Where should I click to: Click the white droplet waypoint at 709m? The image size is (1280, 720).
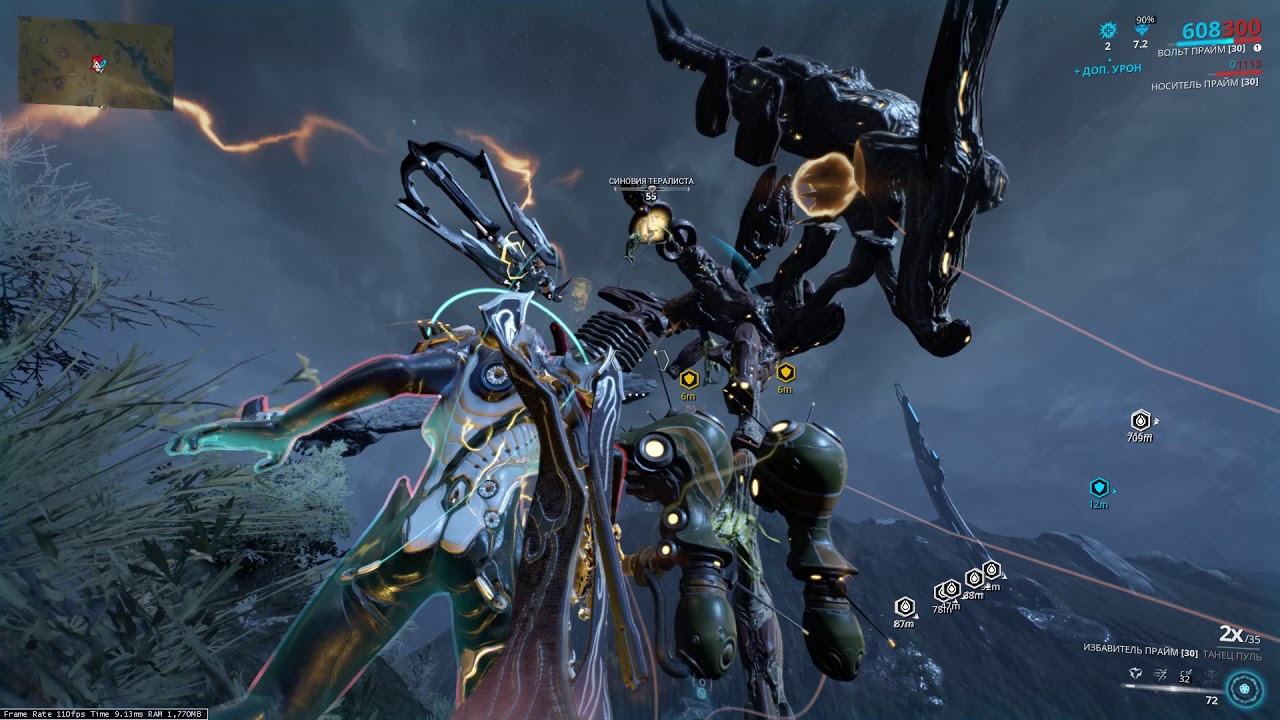(1140, 420)
